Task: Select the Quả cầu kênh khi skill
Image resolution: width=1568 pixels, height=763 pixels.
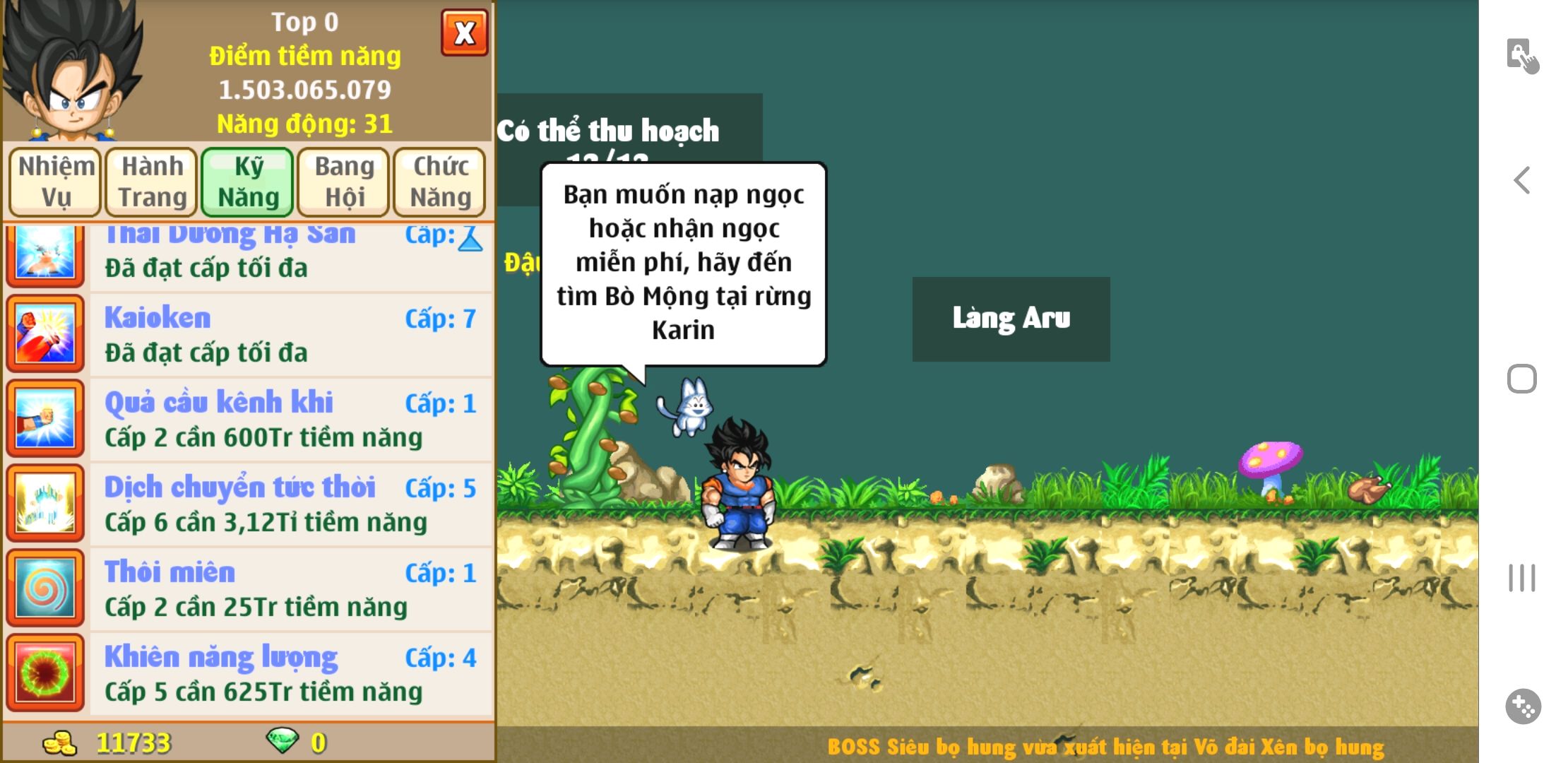Action: (x=290, y=420)
